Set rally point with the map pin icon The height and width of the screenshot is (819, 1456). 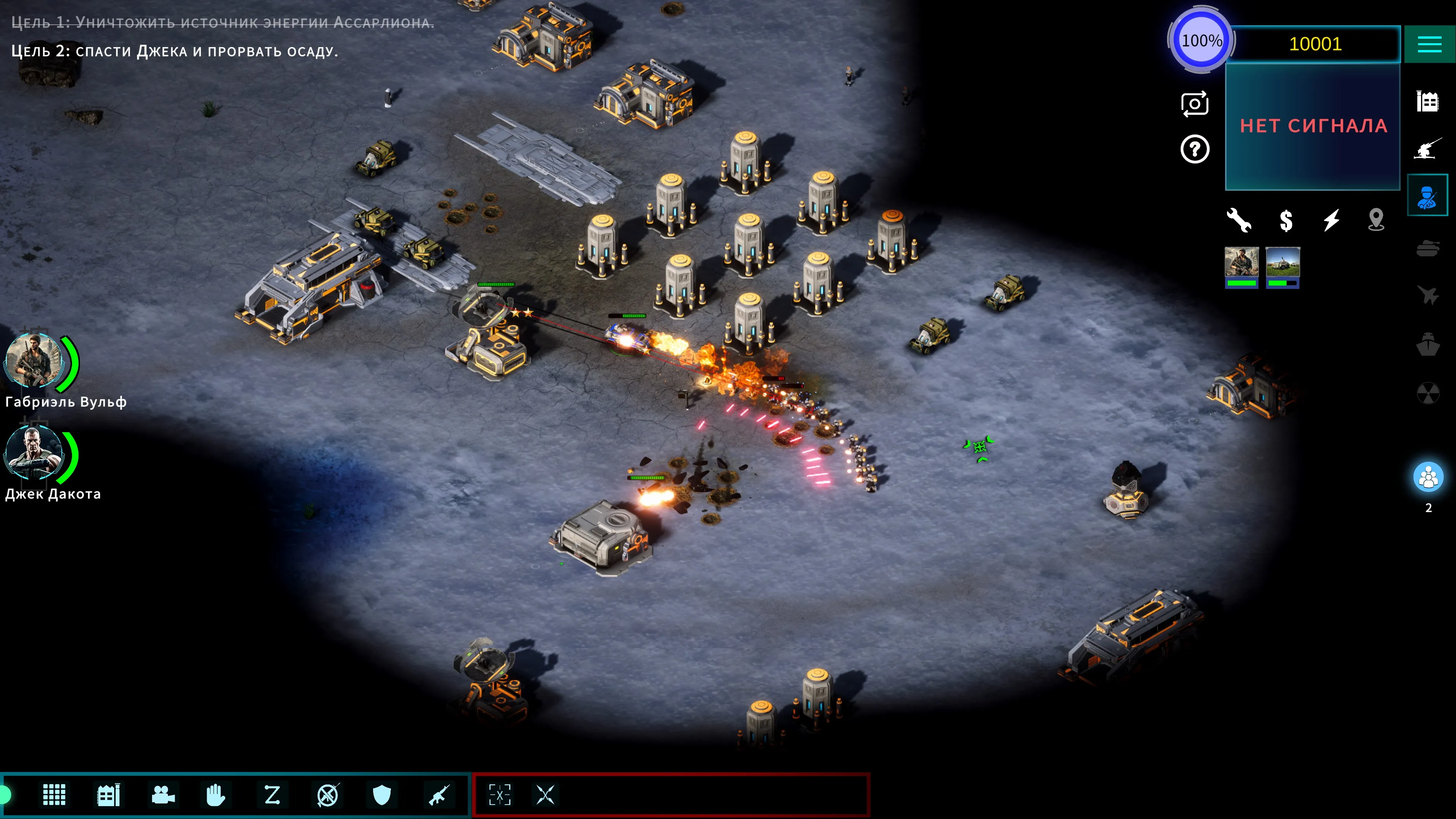coord(1376,220)
